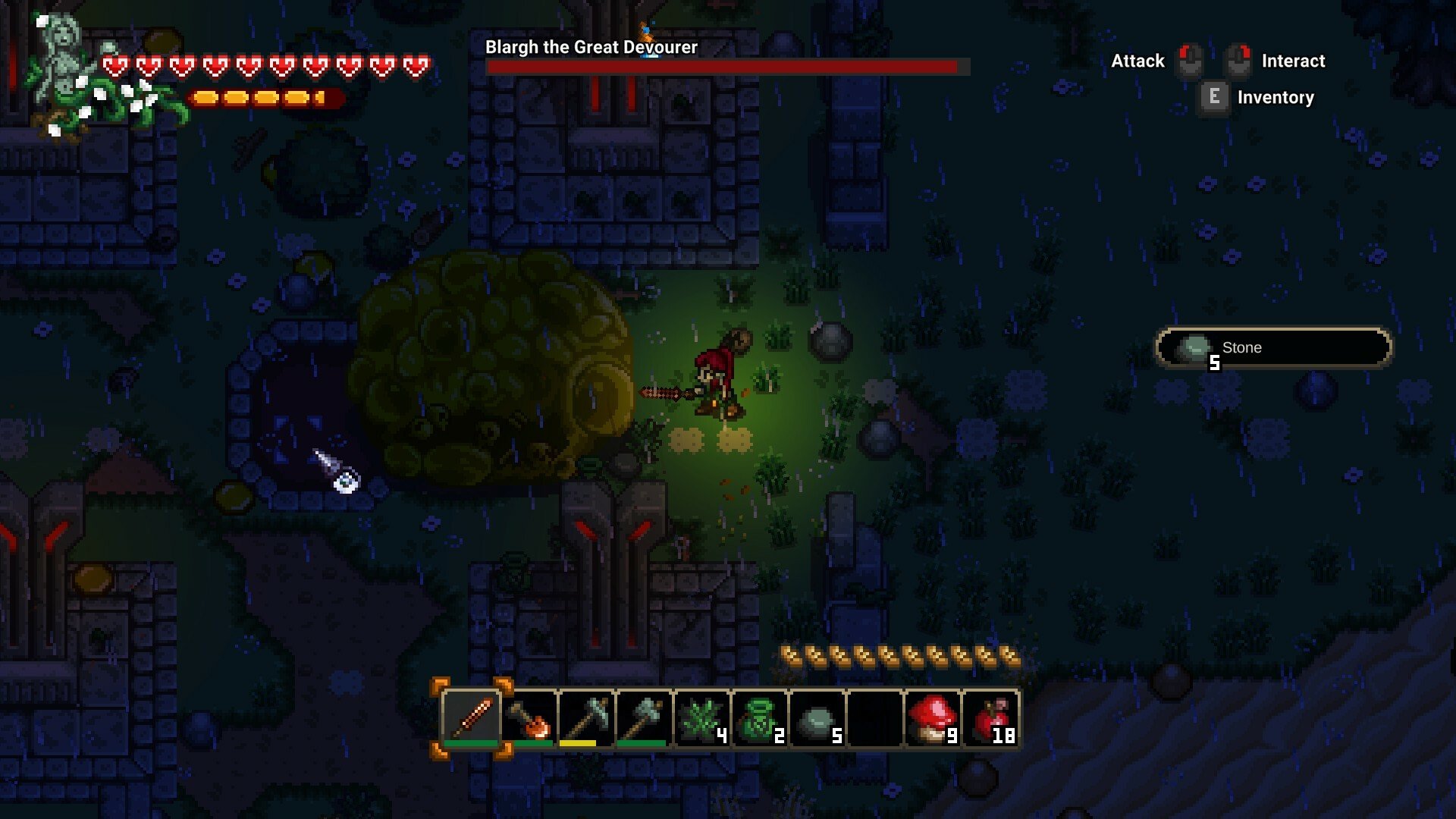Equip the pickaxe from the hotbar
This screenshot has width=1456, height=819.
click(587, 717)
